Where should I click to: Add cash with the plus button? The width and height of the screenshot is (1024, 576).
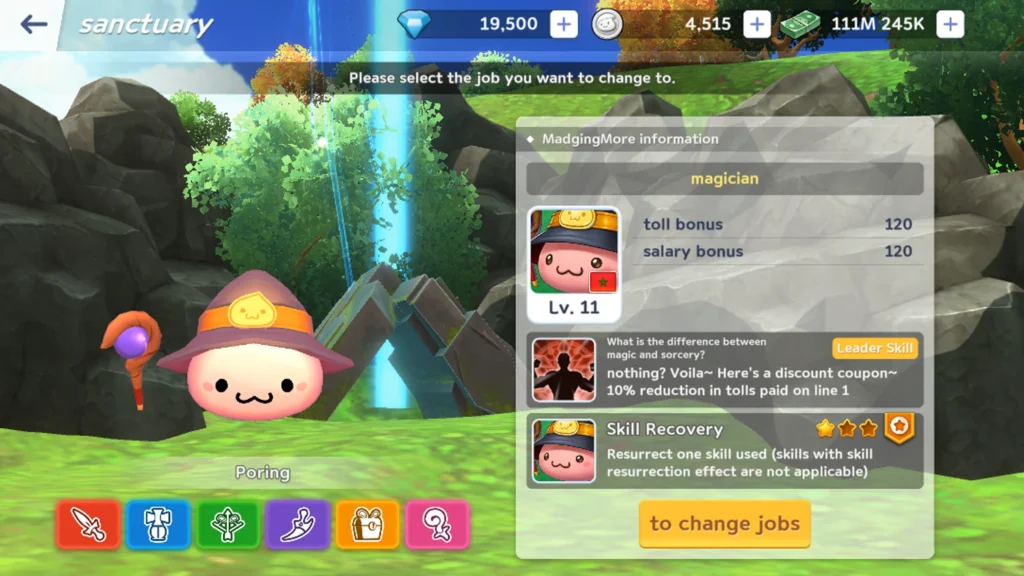point(950,24)
